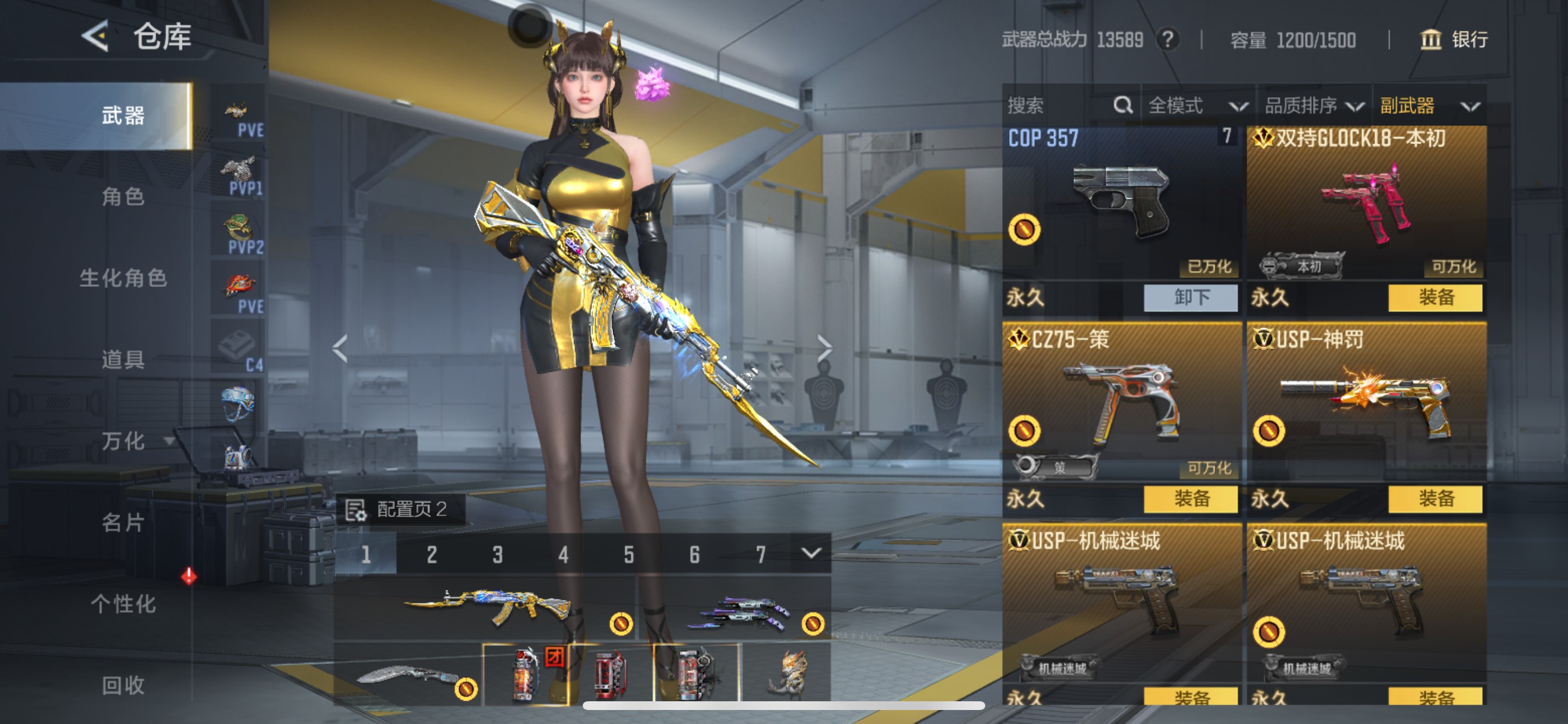Open the 品质排序 sort dropdown
Image resolution: width=1568 pixels, height=724 pixels.
pos(1314,106)
